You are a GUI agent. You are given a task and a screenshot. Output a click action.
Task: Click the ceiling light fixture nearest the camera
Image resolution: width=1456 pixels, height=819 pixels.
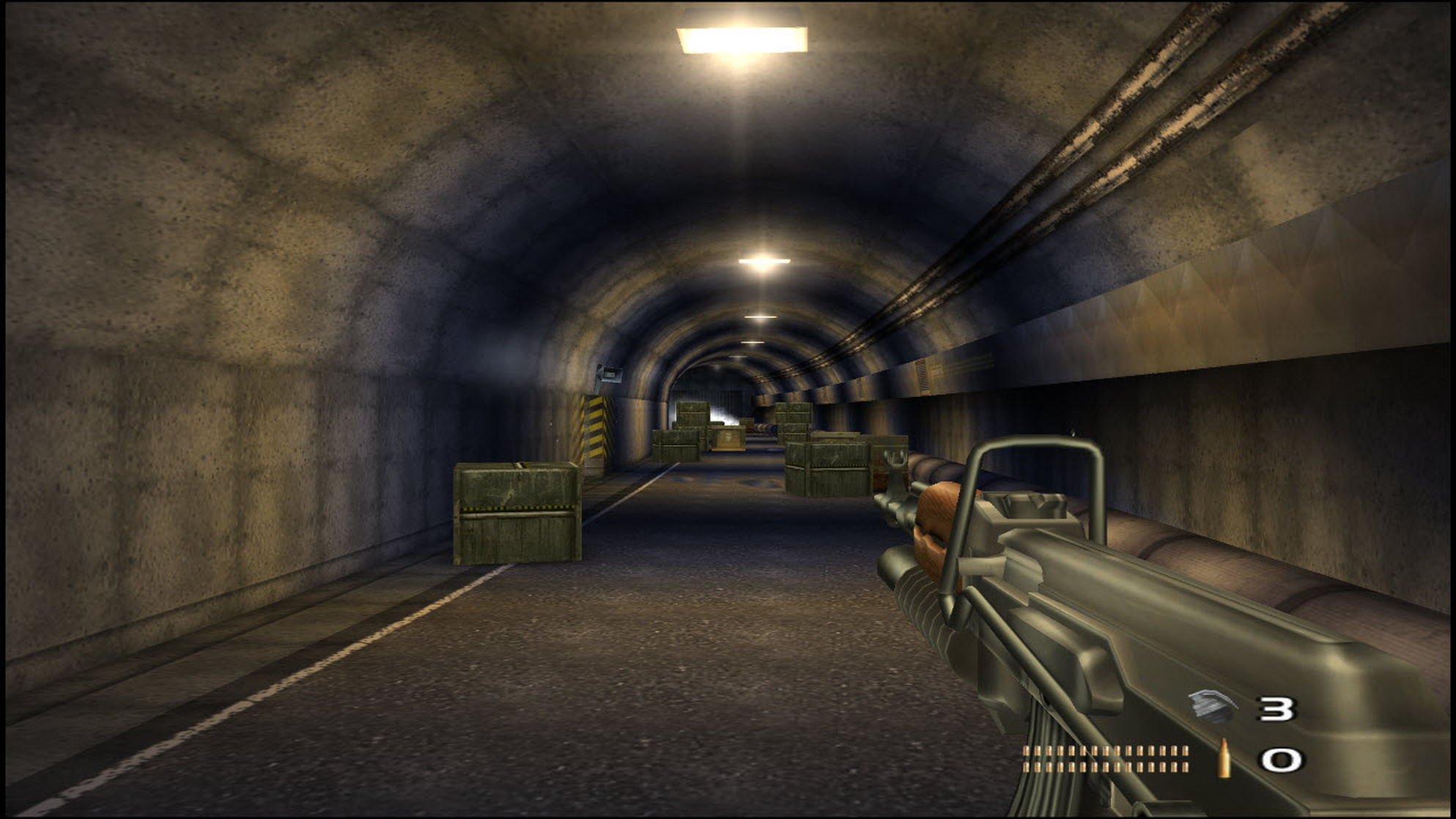pyautogui.click(x=742, y=31)
